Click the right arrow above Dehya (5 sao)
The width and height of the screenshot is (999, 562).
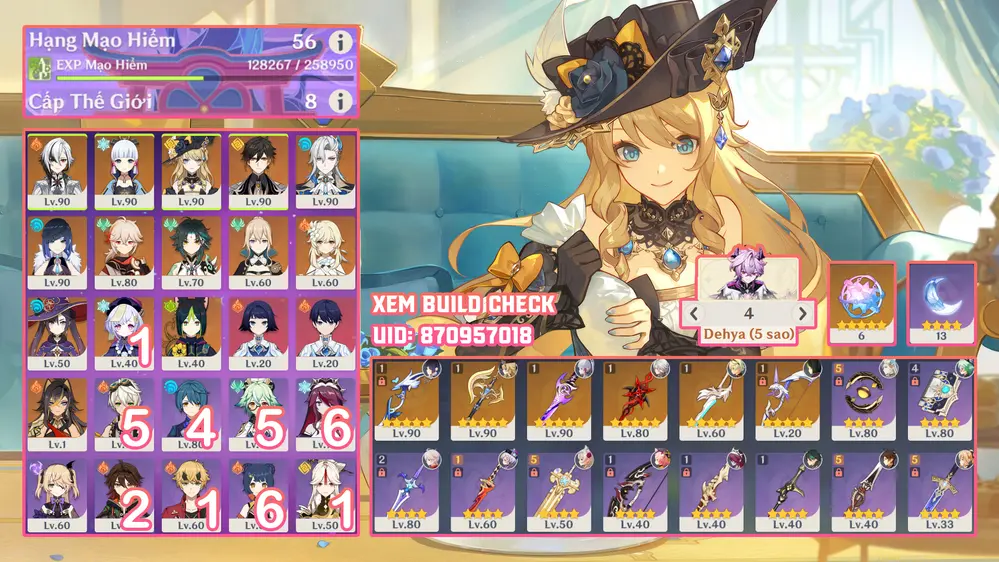[x=800, y=311]
